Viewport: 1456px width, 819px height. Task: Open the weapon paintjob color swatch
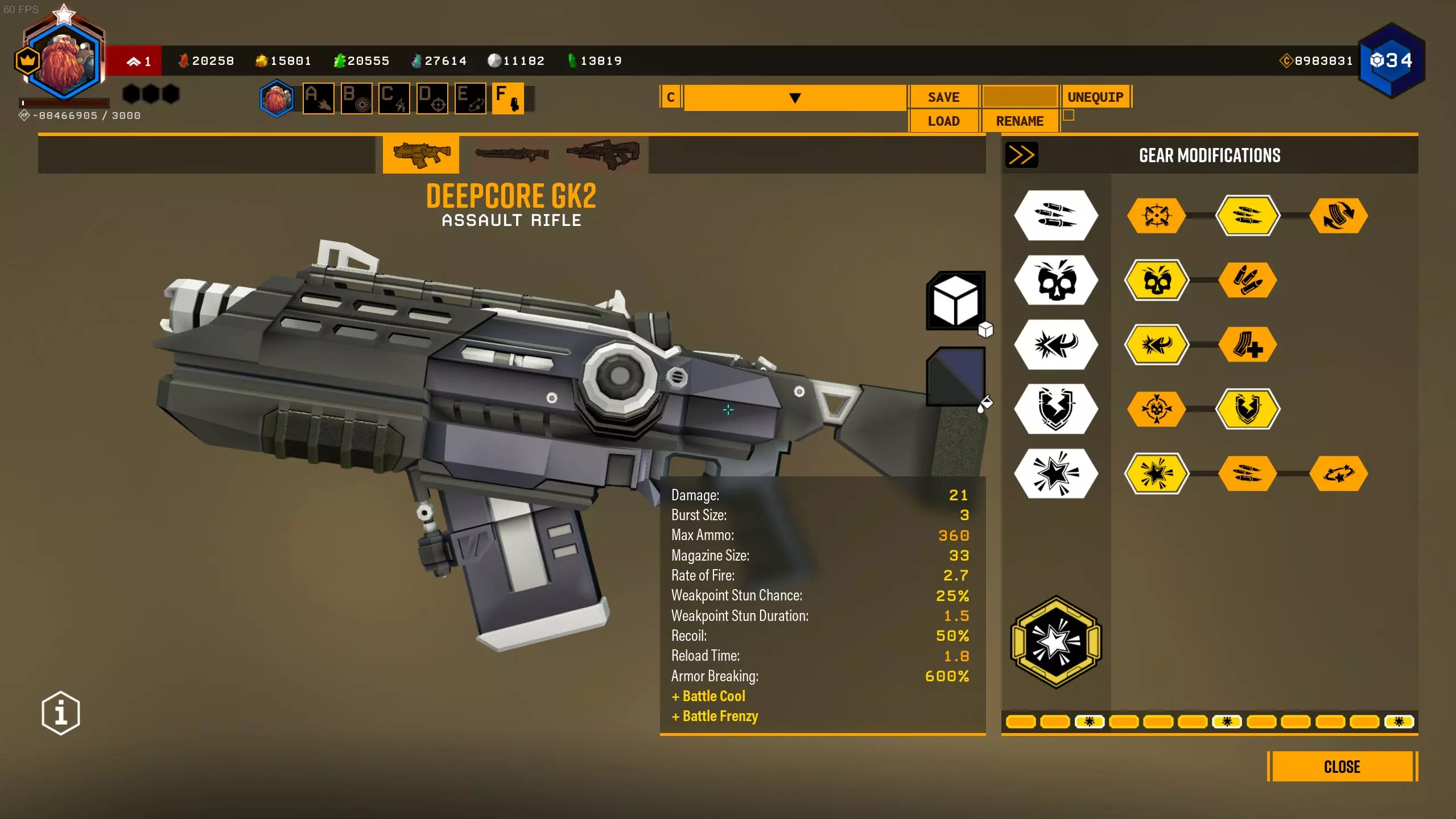point(956,376)
